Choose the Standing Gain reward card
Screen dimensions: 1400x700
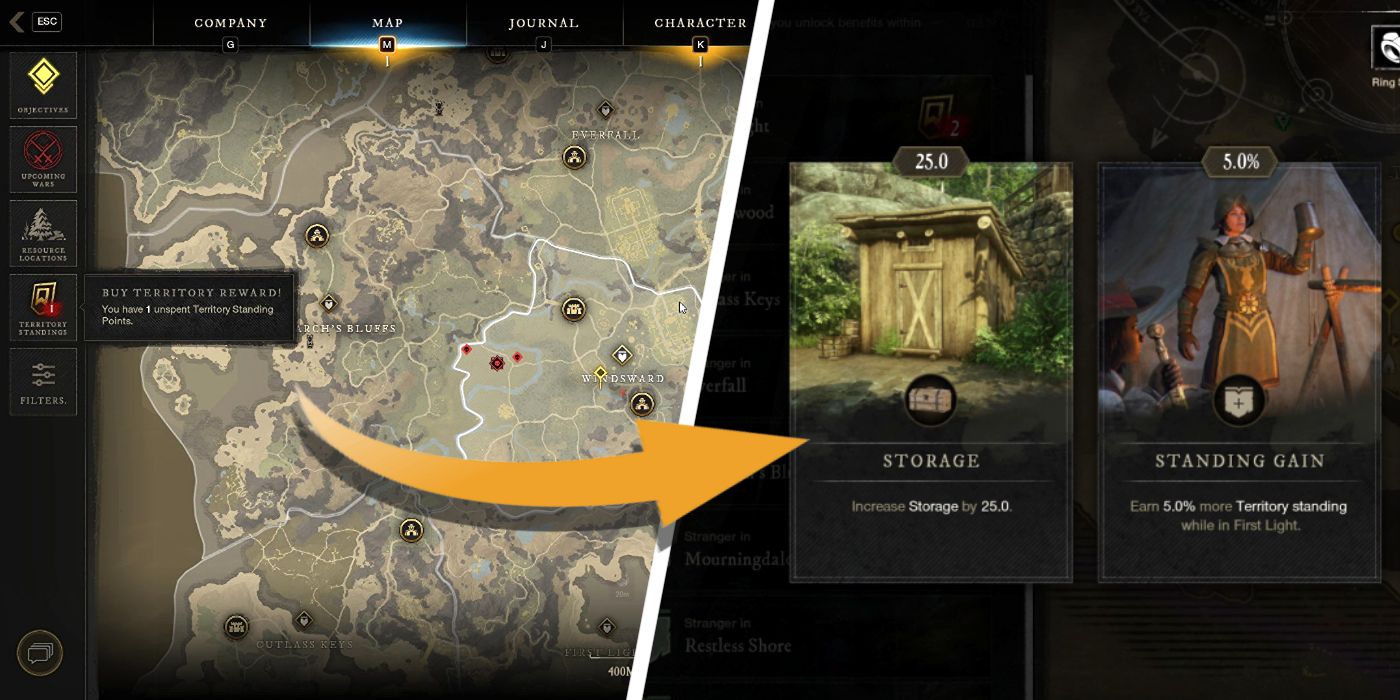coord(1239,372)
